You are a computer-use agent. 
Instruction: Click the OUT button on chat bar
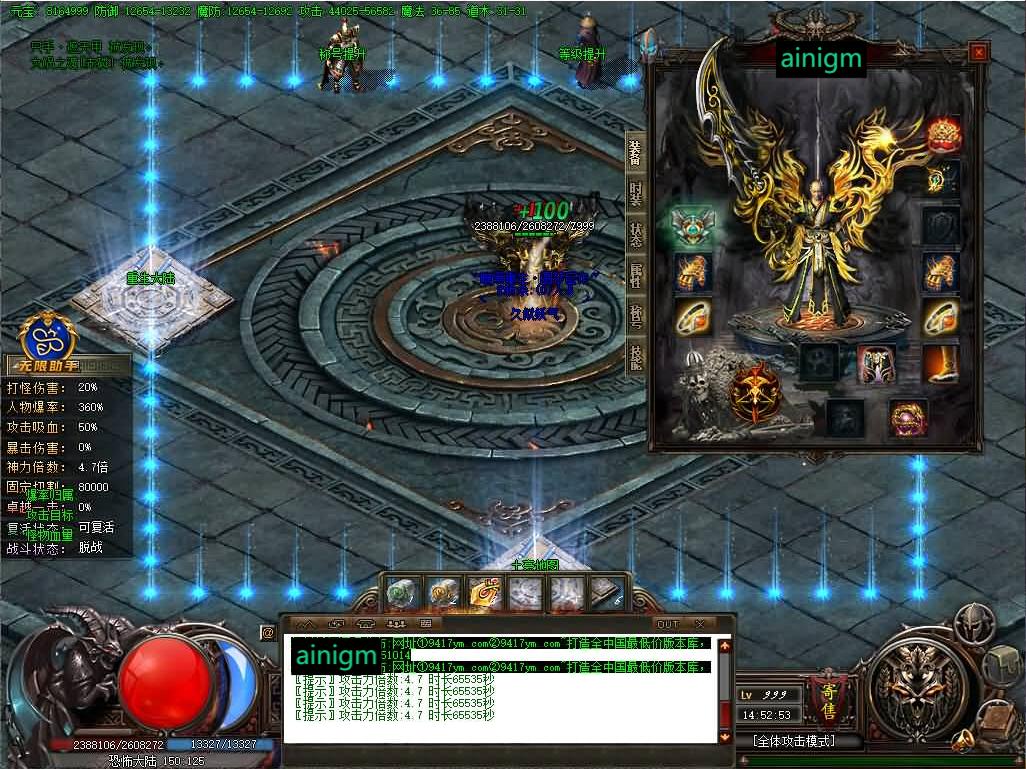pos(667,625)
